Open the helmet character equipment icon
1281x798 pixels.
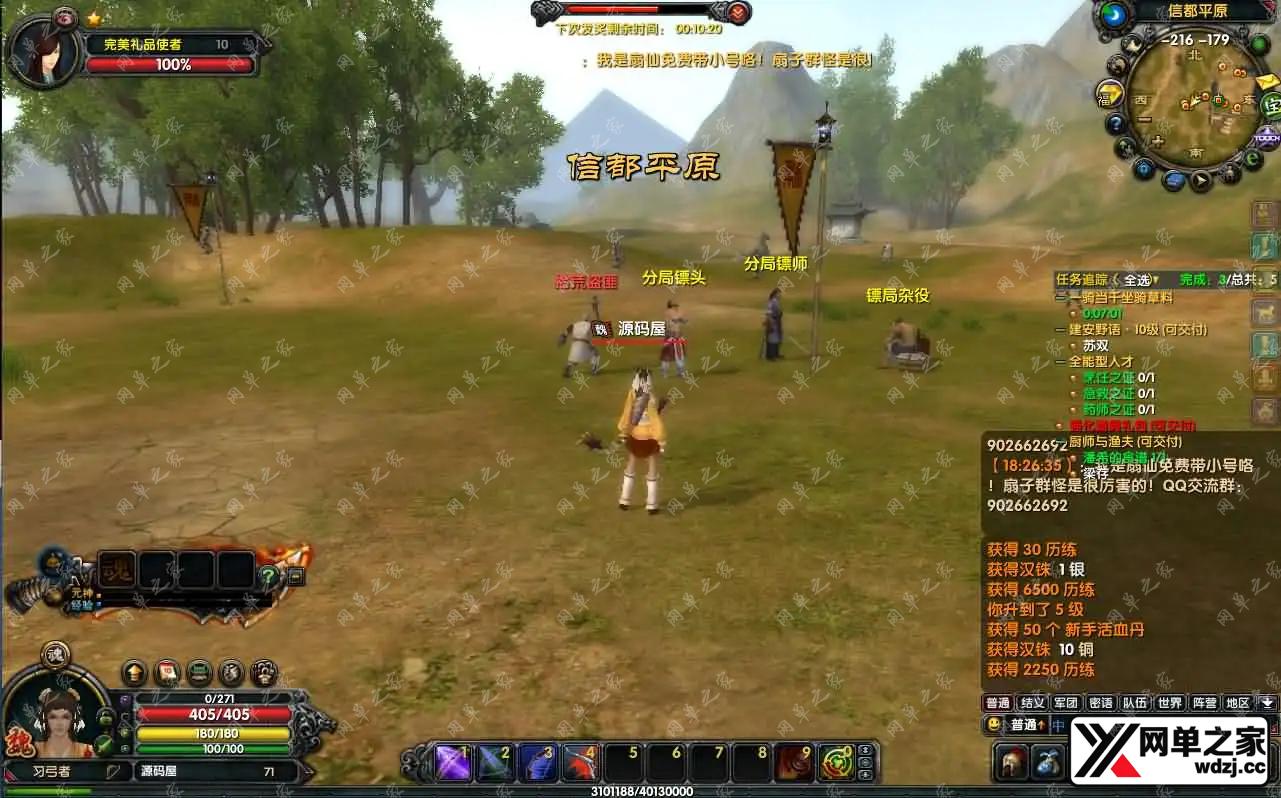[1012, 762]
